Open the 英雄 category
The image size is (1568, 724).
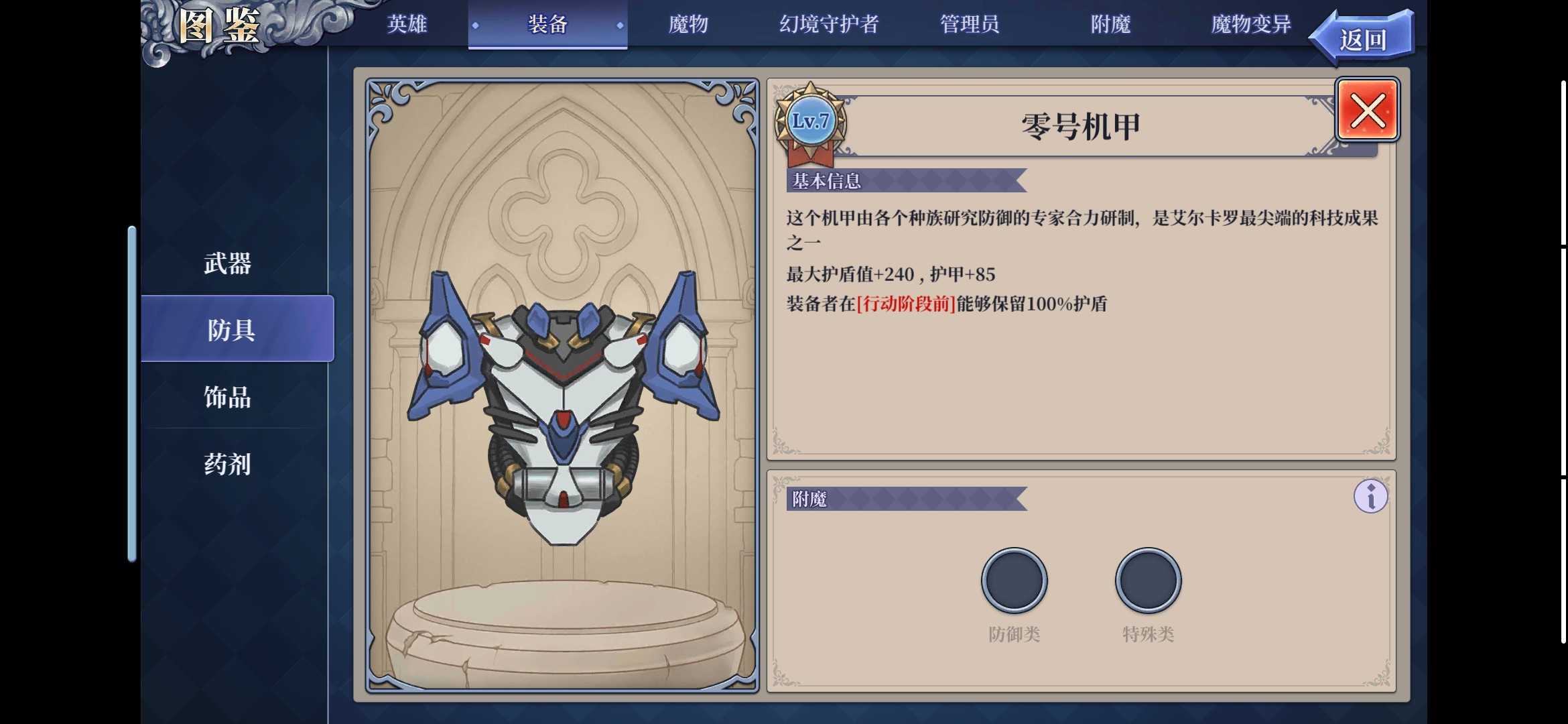tap(407, 24)
